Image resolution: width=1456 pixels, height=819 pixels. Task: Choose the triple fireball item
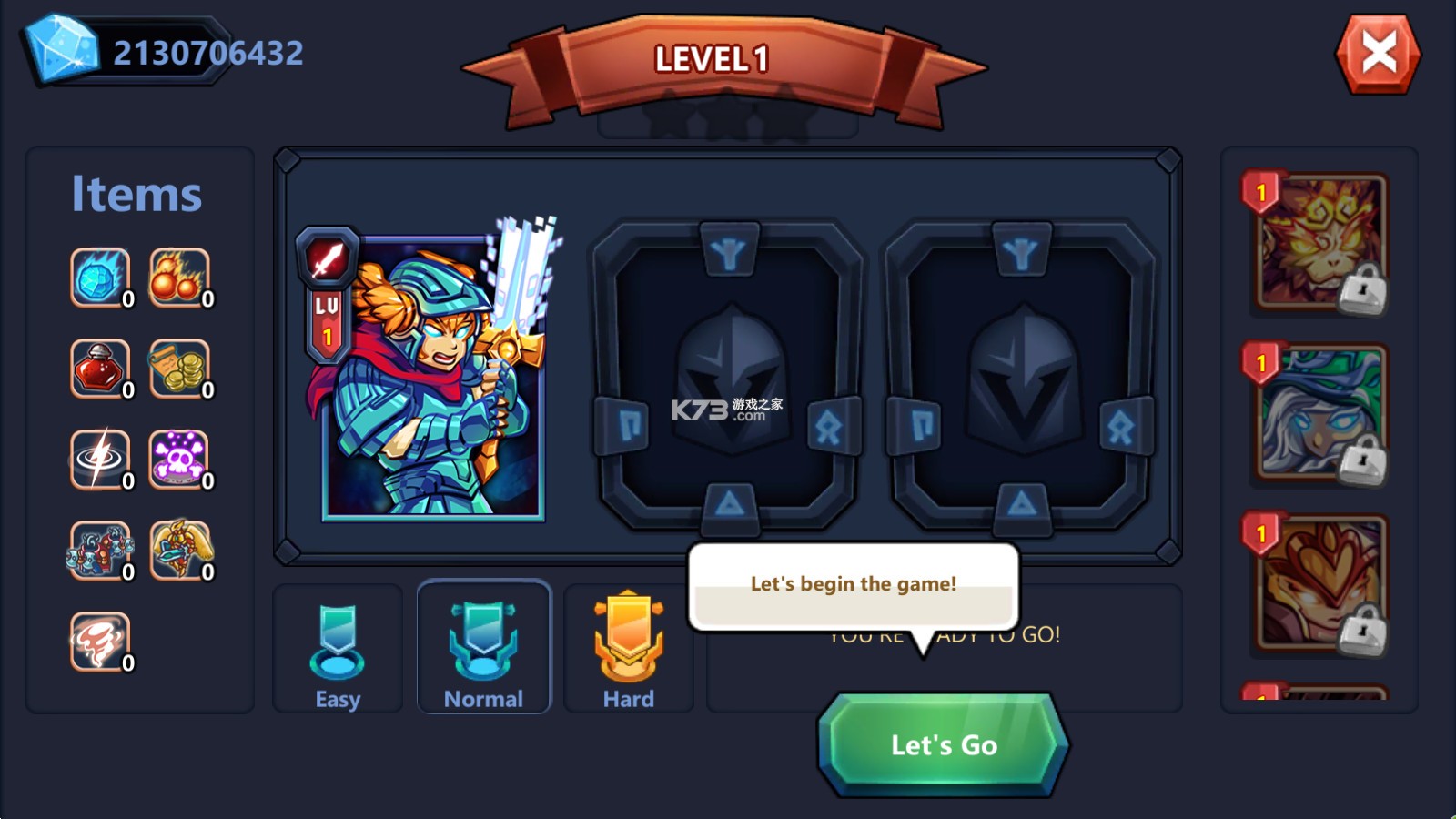(x=179, y=278)
